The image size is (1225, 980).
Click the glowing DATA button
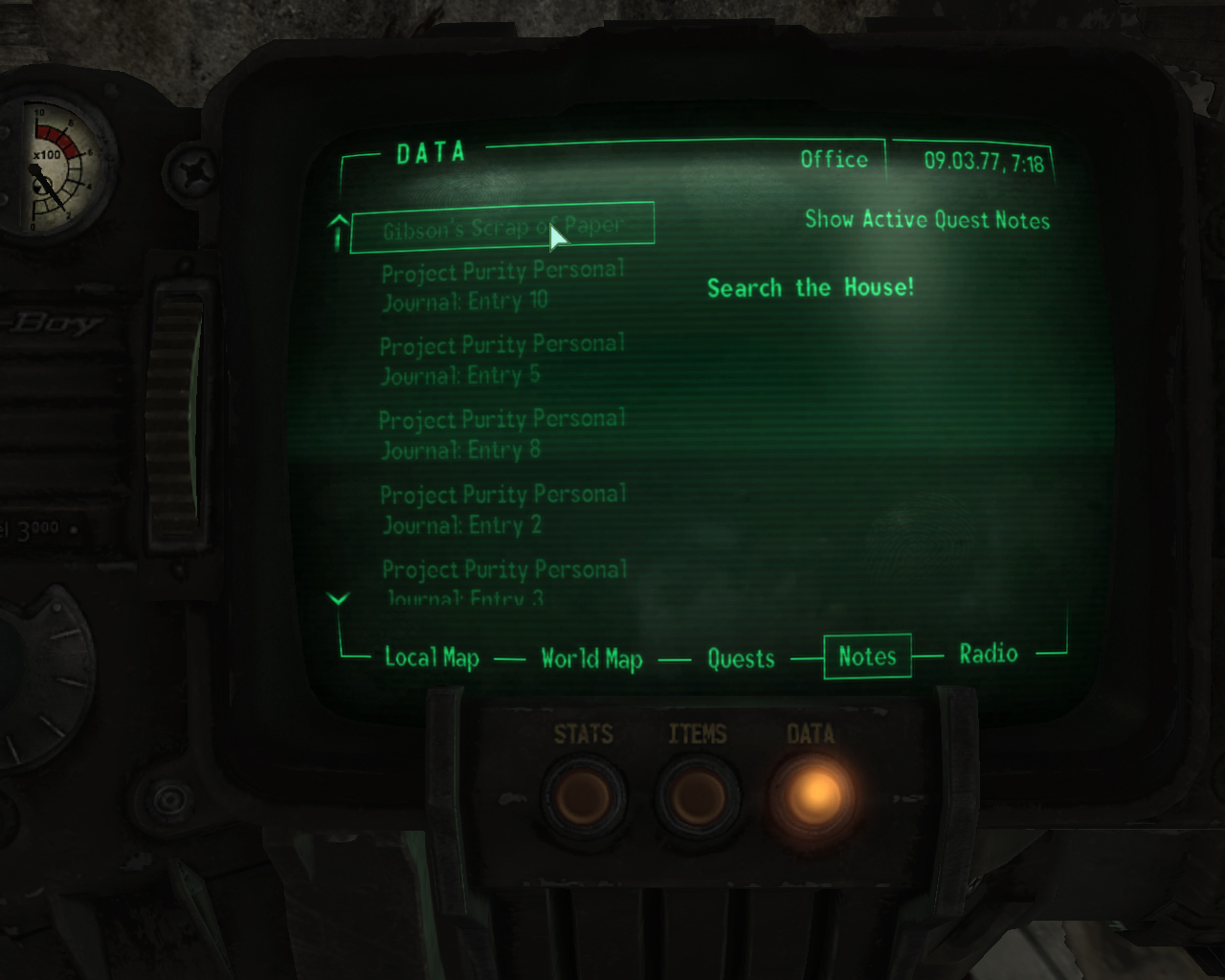coord(814,793)
